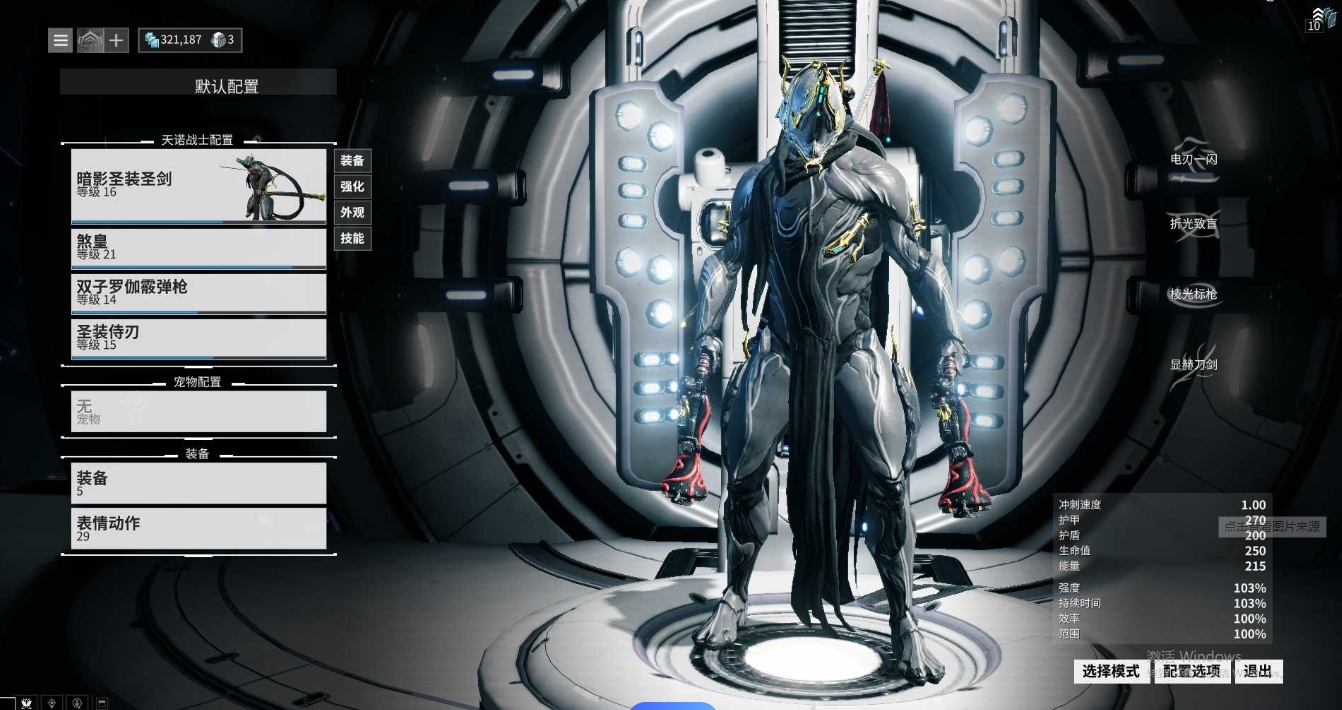View the 折光致盲 ability
This screenshot has height=710, width=1342.
click(x=1193, y=224)
